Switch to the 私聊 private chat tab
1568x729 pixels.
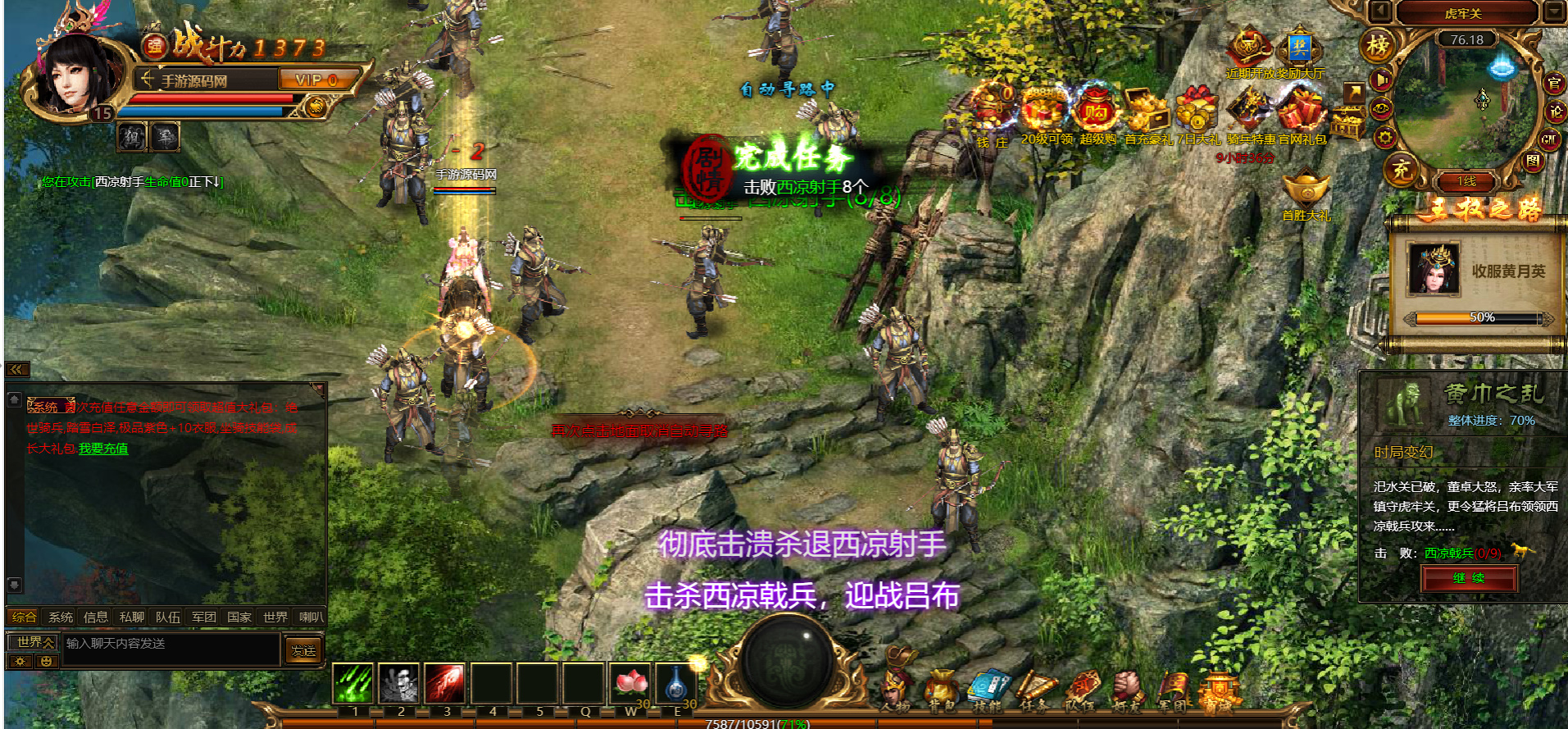click(x=131, y=617)
